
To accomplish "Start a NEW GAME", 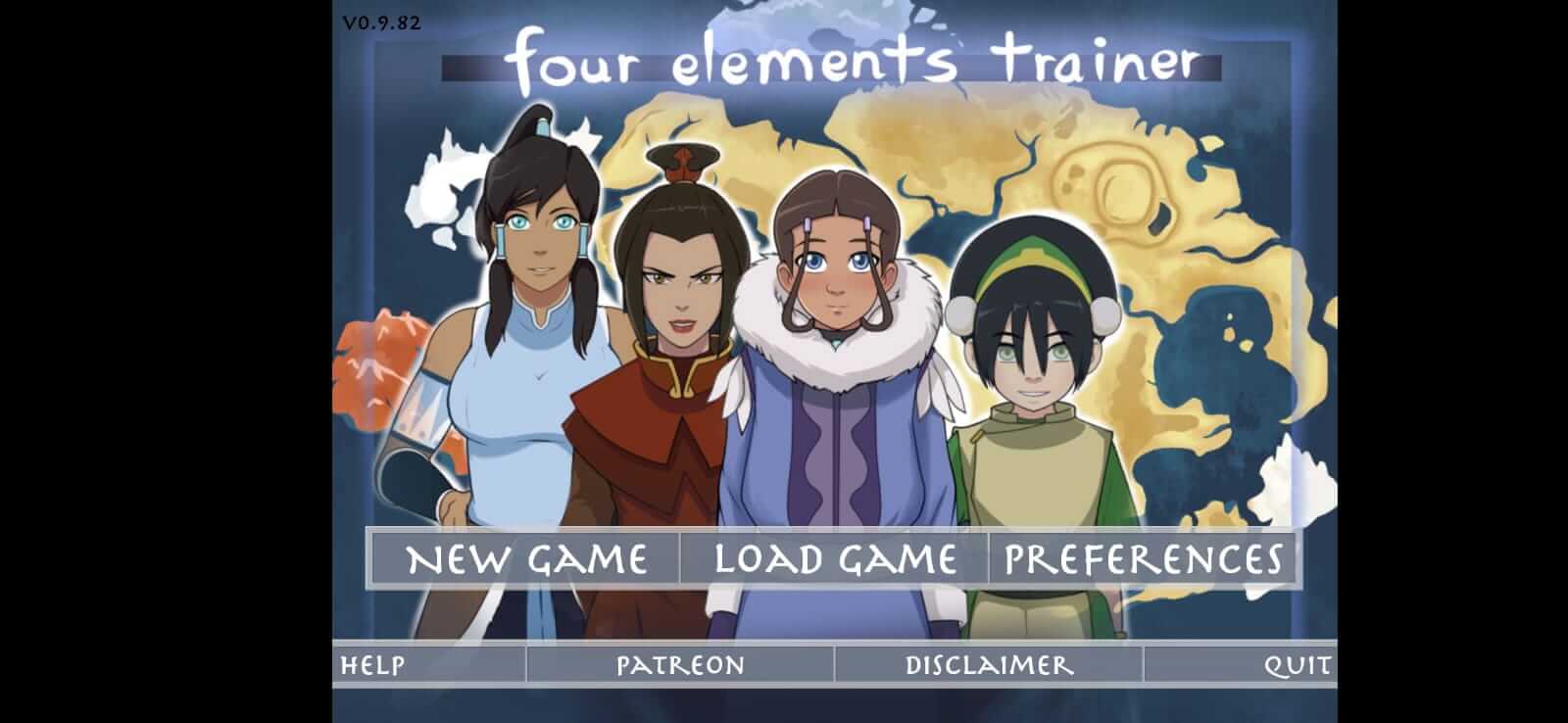I will (x=529, y=558).
